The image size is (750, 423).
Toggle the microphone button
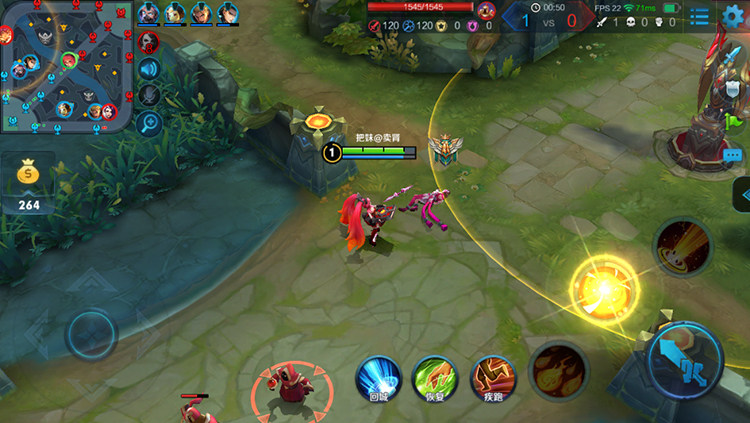[149, 95]
